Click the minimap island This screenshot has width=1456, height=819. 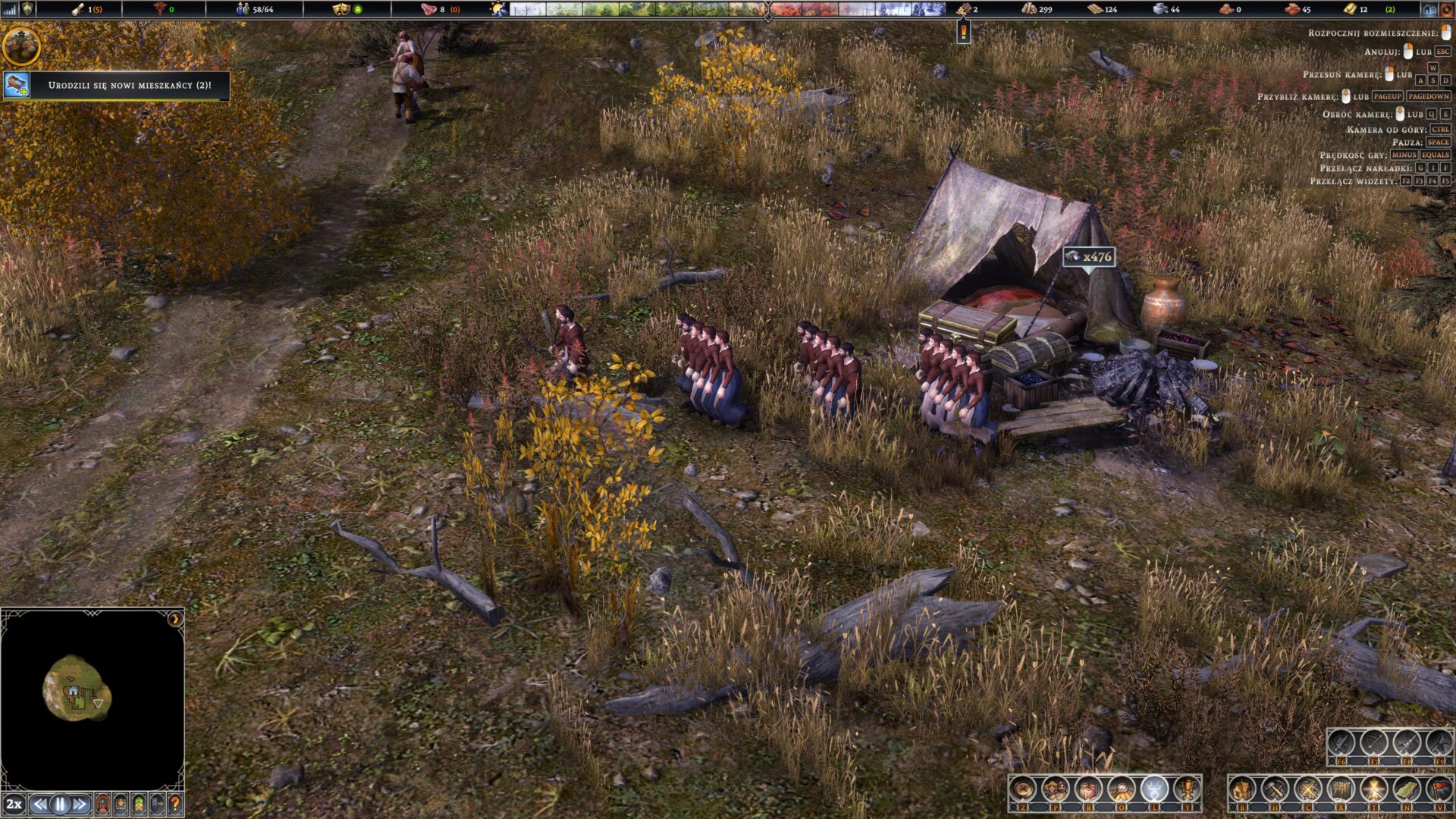(x=77, y=688)
